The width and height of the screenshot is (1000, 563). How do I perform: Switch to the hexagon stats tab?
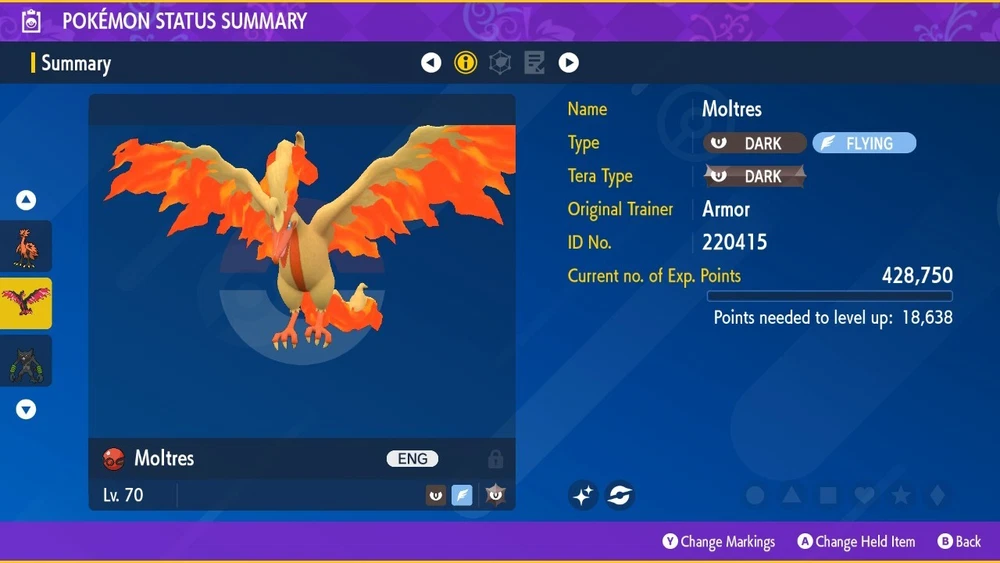[500, 63]
